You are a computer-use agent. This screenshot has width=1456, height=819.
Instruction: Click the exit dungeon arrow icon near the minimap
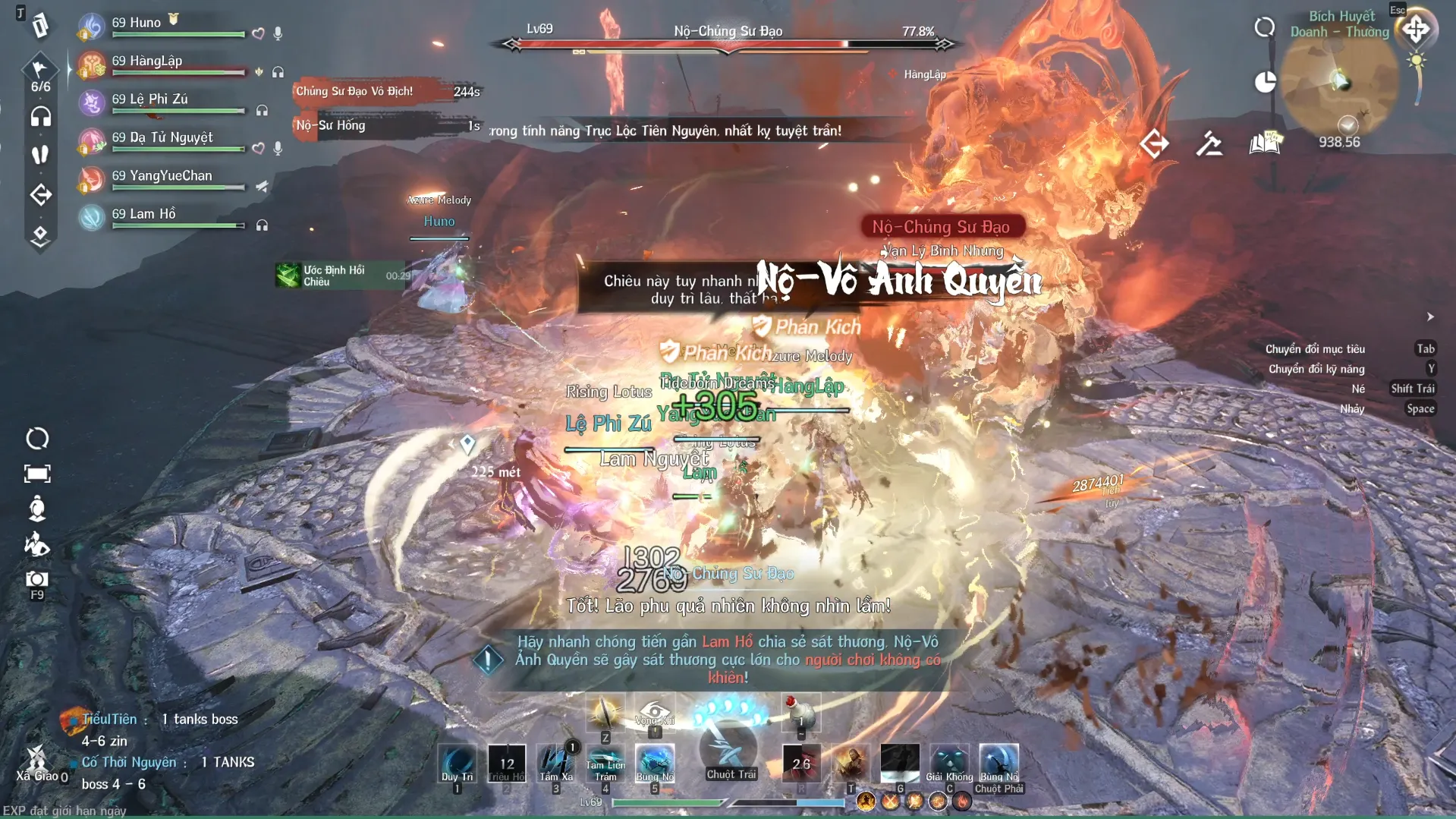click(x=1154, y=143)
